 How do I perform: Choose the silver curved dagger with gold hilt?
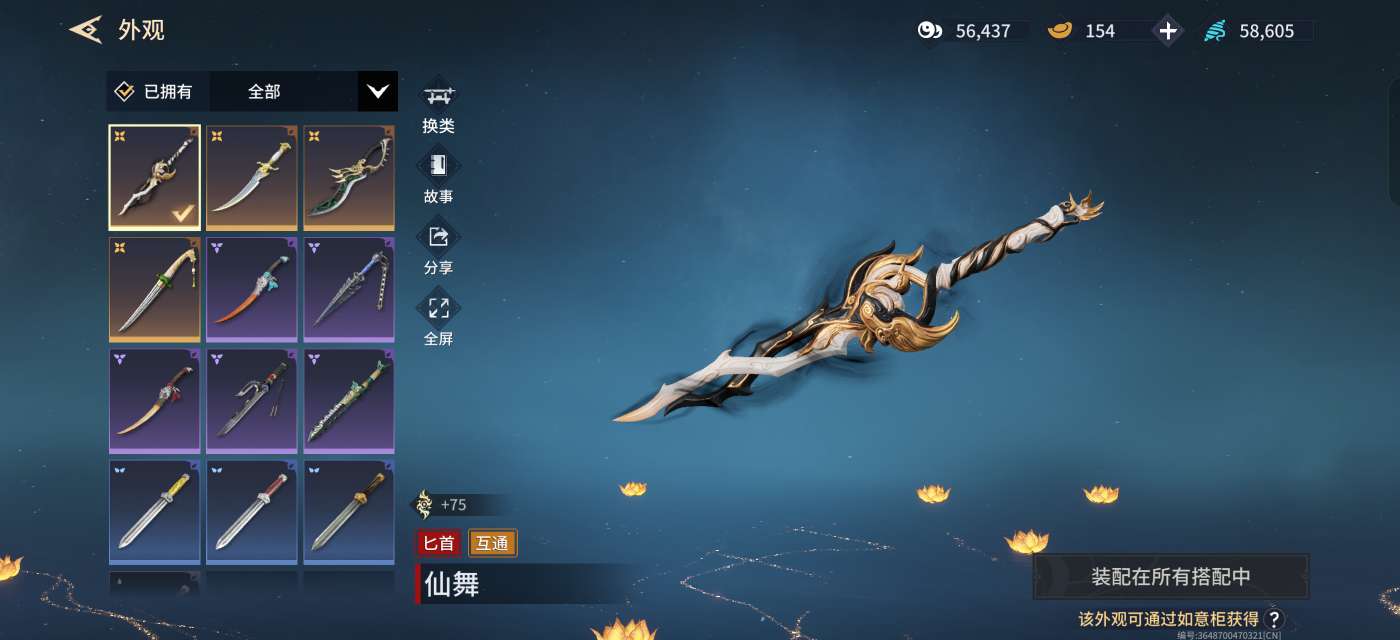point(251,177)
